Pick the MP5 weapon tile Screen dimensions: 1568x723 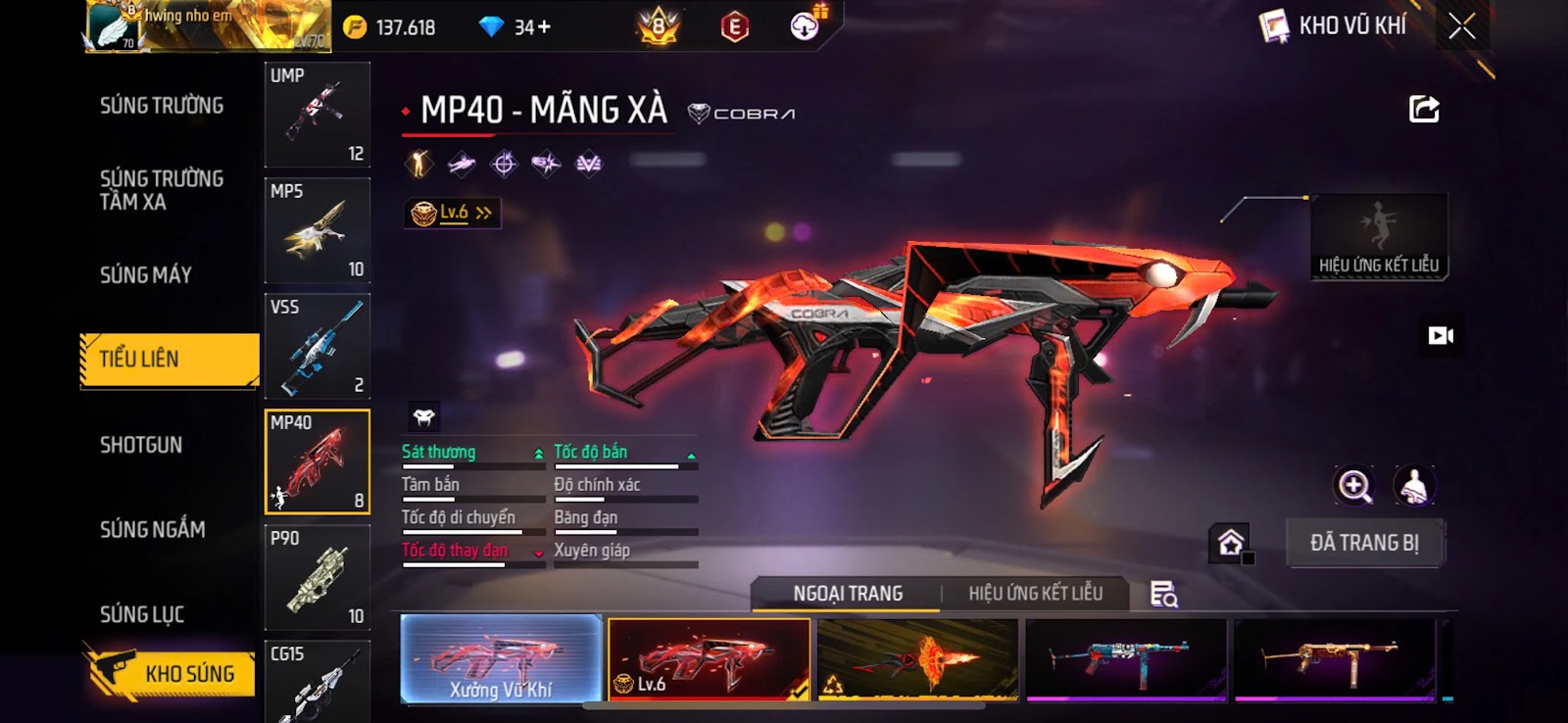click(318, 230)
